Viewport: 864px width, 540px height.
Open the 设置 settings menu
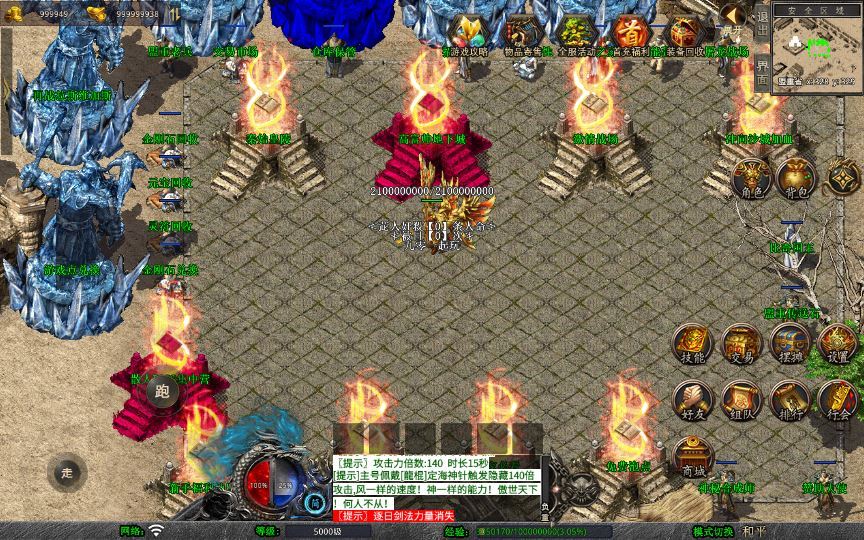pyautogui.click(x=838, y=345)
